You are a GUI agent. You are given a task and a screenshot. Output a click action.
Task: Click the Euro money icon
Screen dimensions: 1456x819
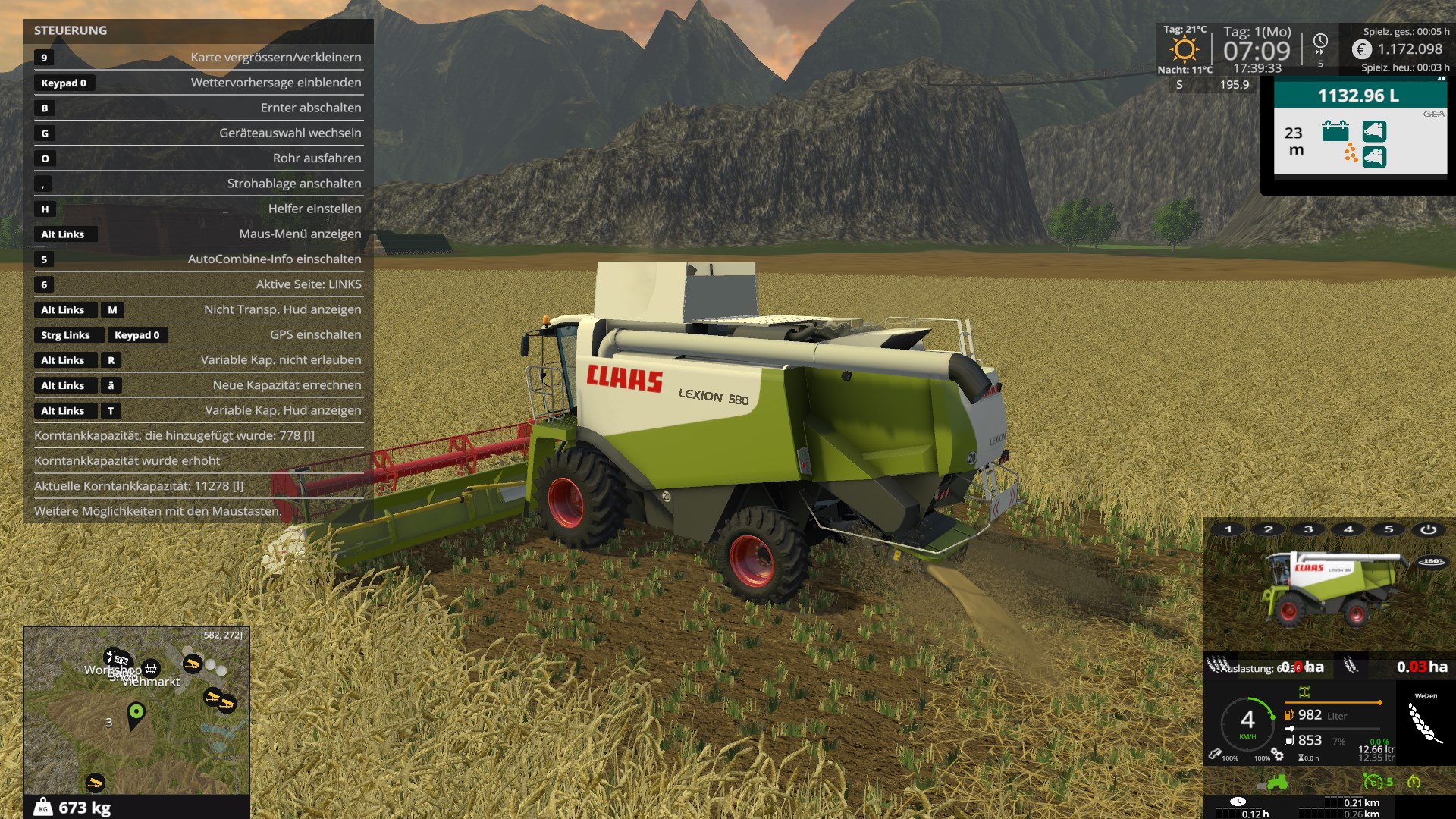(1362, 49)
